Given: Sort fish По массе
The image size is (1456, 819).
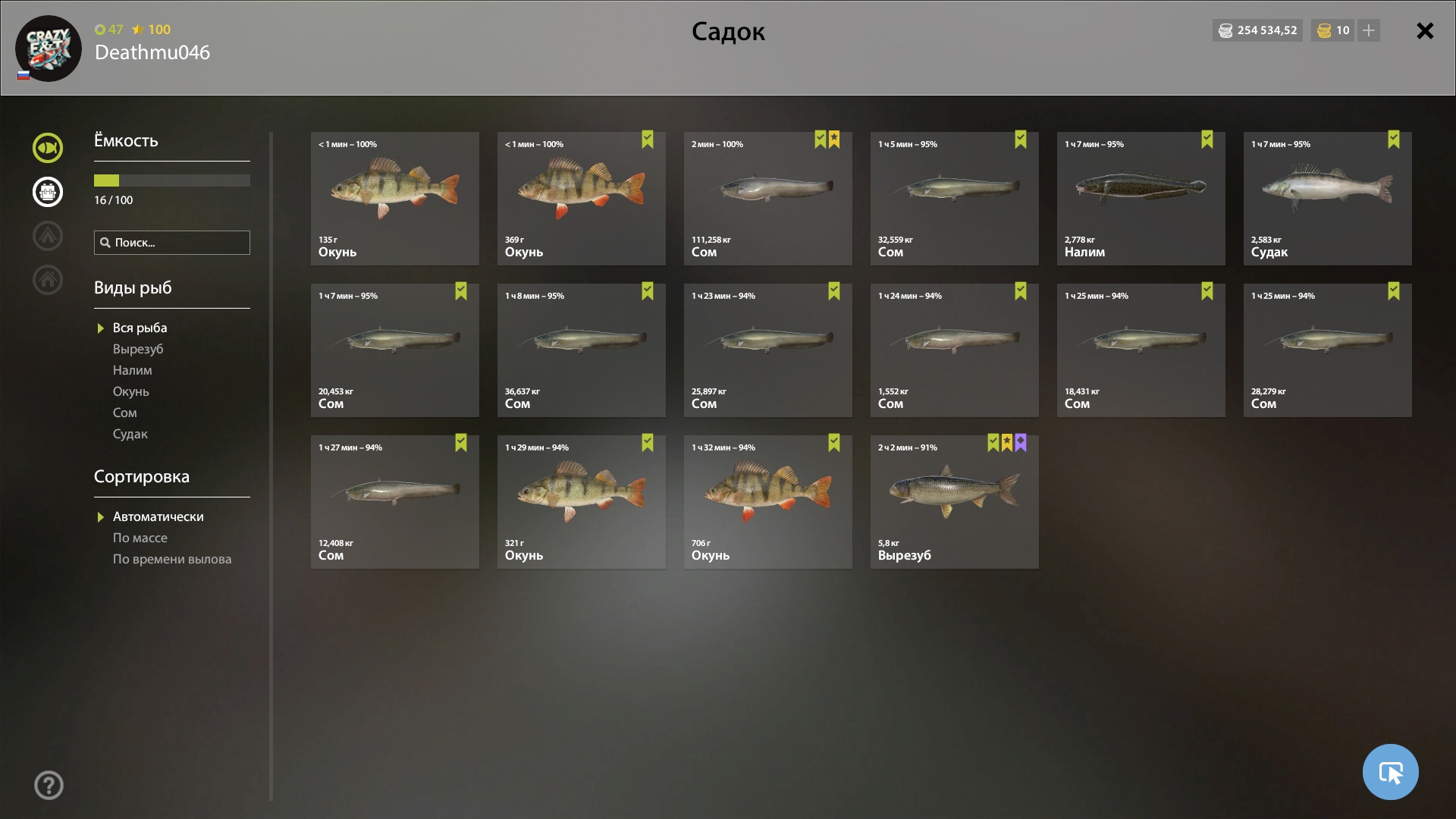Looking at the screenshot, I should pyautogui.click(x=140, y=538).
